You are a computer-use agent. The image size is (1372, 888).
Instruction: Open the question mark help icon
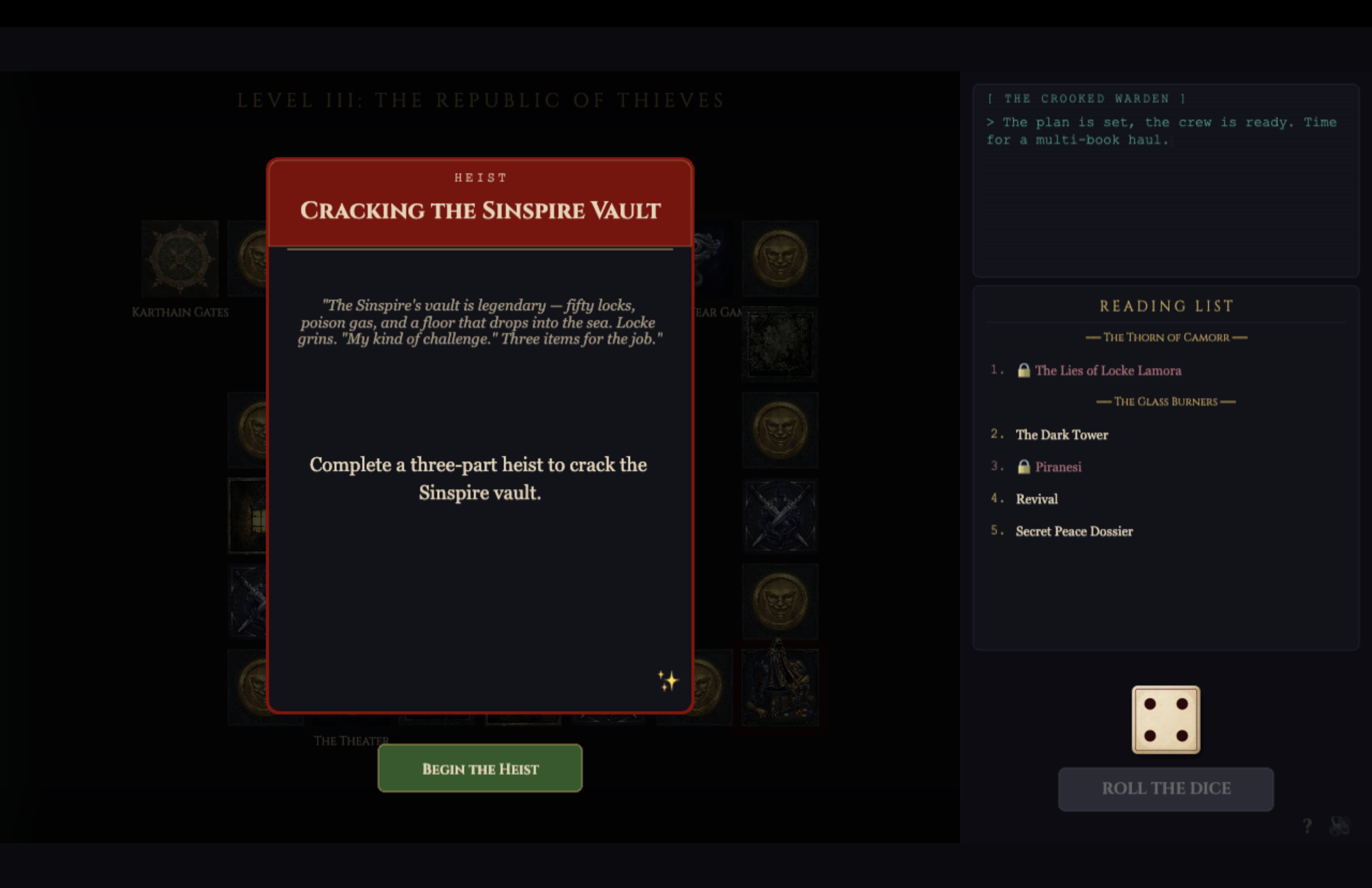[1307, 826]
